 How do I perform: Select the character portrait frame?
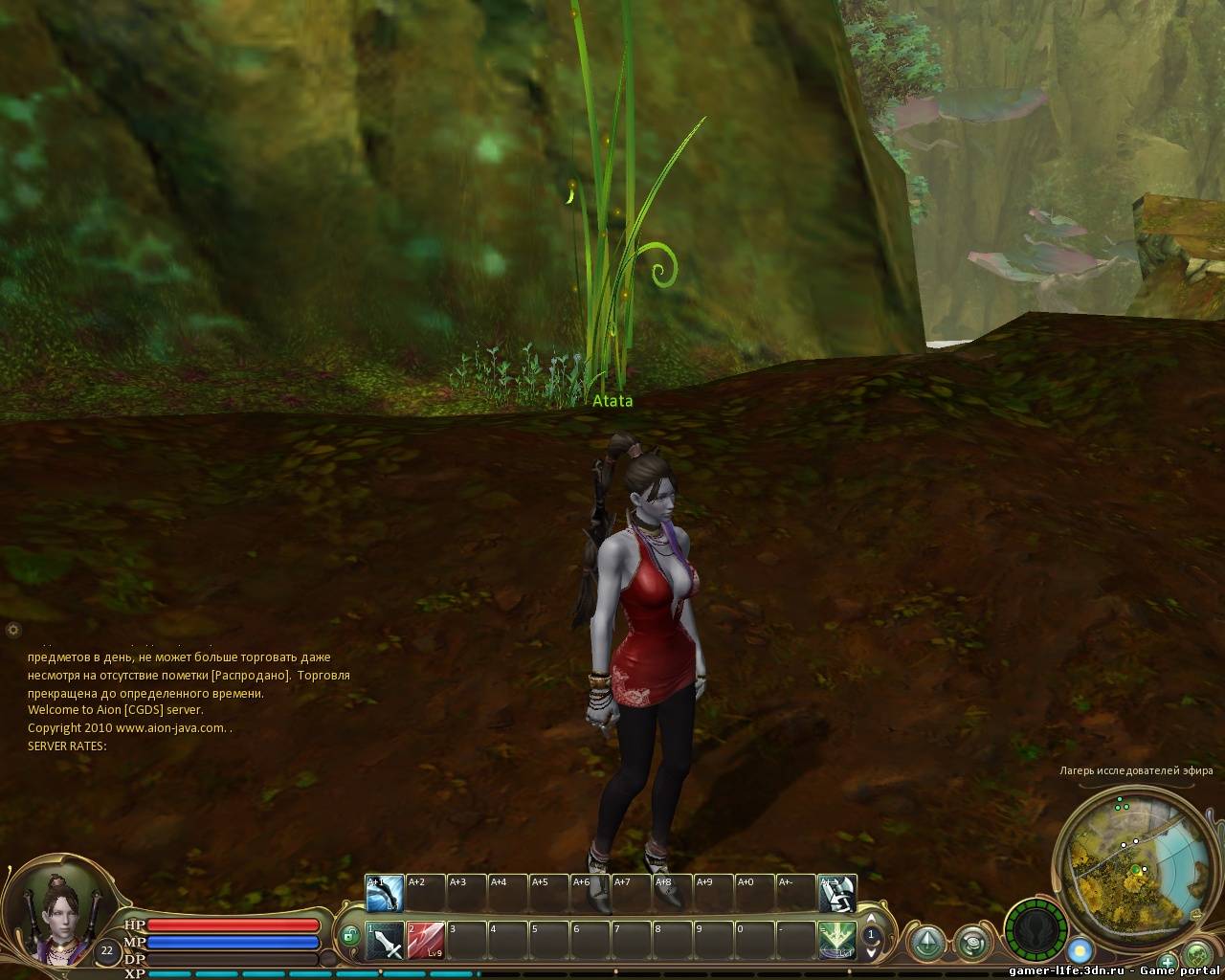click(59, 914)
